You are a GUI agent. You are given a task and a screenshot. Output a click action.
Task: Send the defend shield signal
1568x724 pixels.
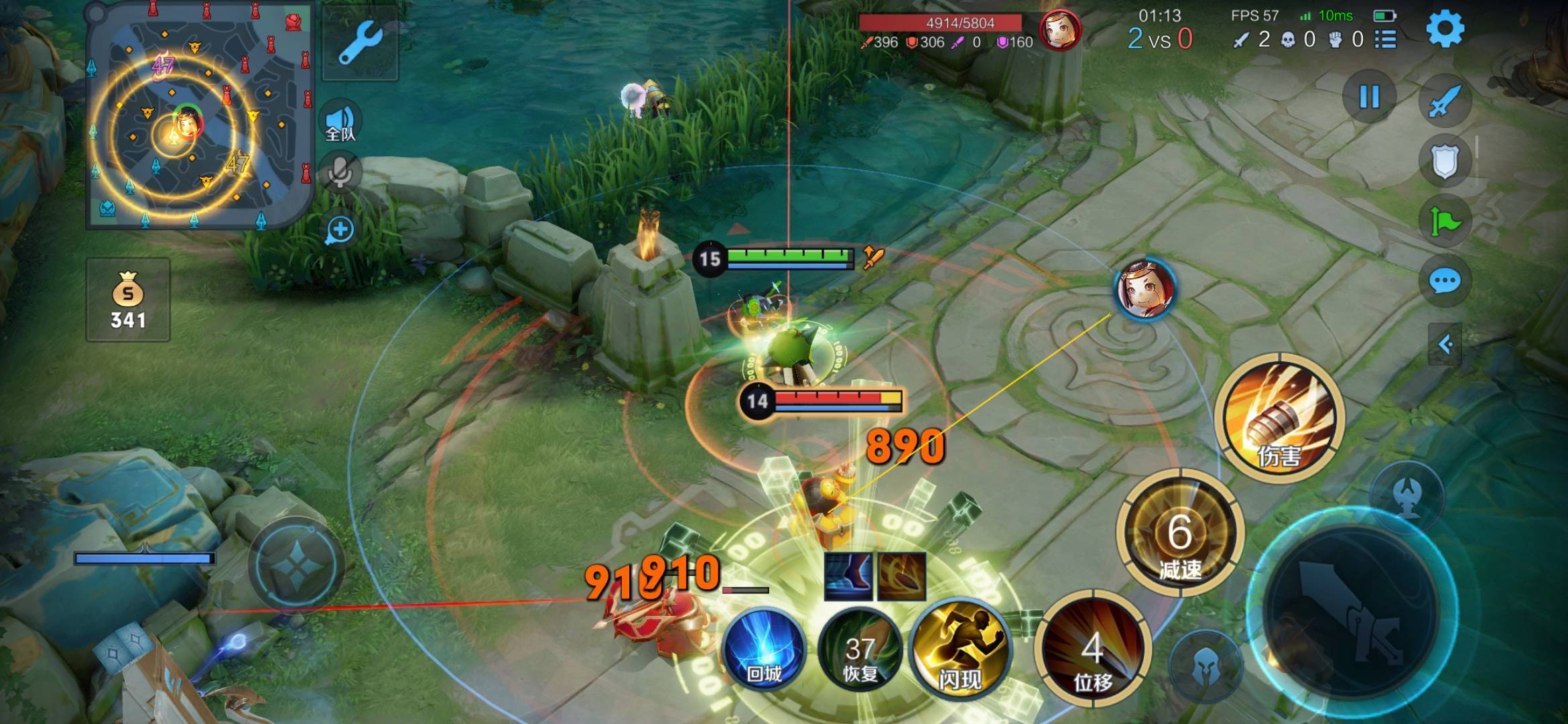coord(1445,161)
